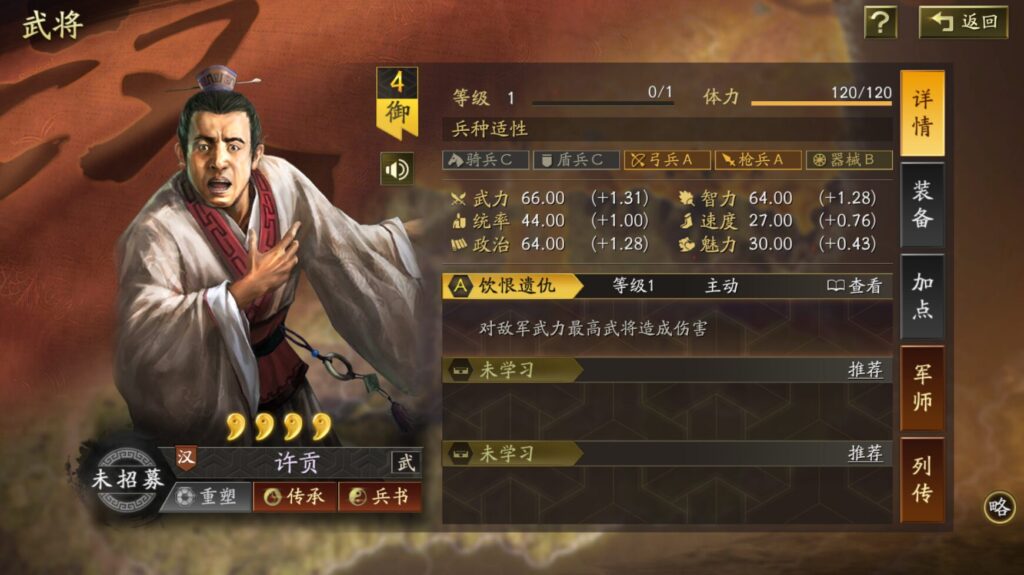
Task: Play the general's voice with speaker icon
Action: 397,169
